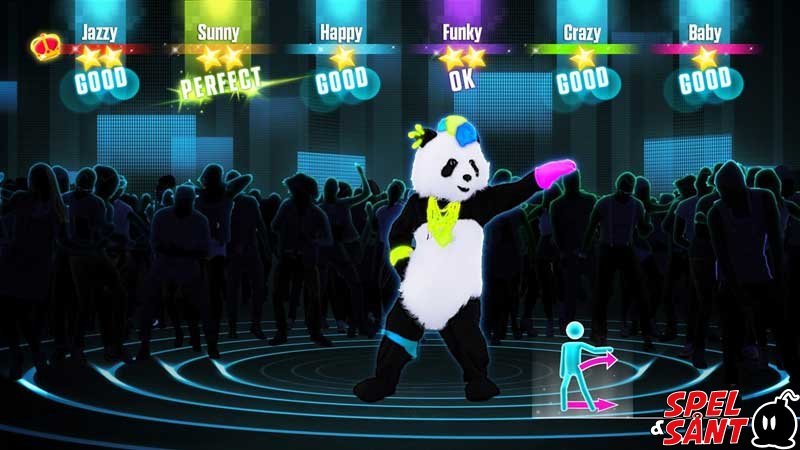800x450 pixels.
Task: Click the Funky player label
Action: [x=462, y=32]
